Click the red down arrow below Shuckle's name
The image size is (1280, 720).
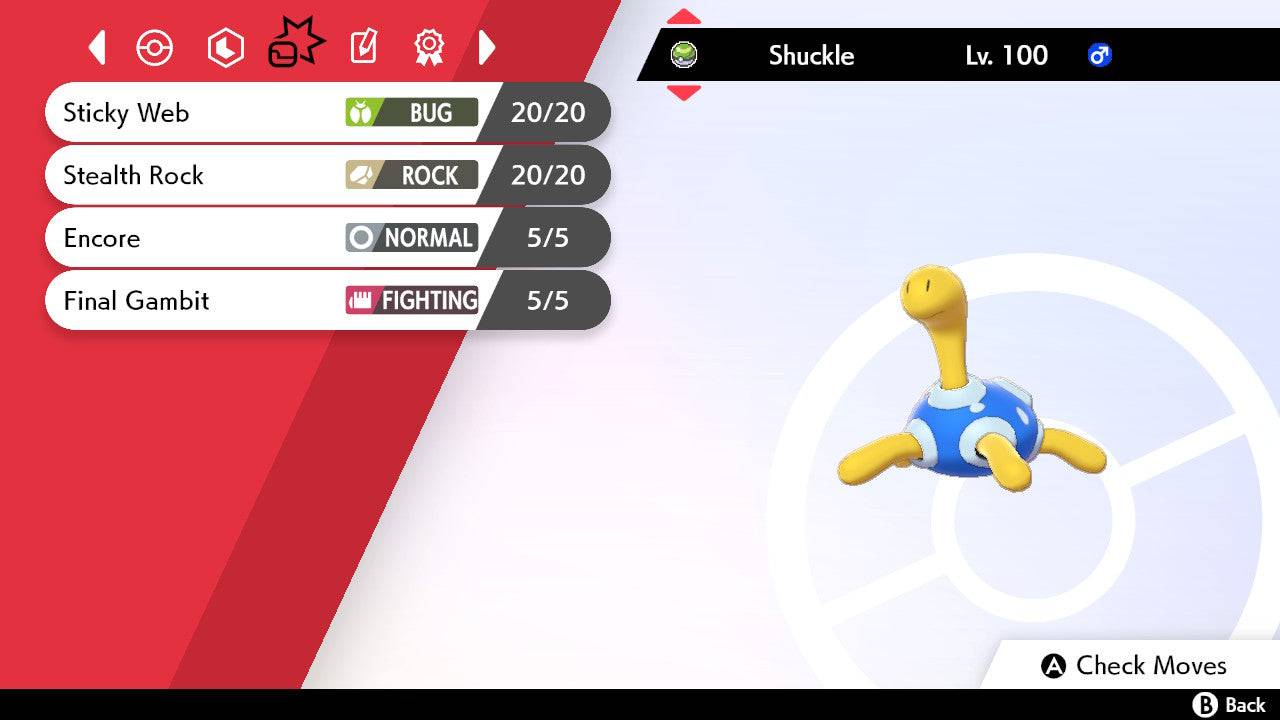tap(684, 90)
